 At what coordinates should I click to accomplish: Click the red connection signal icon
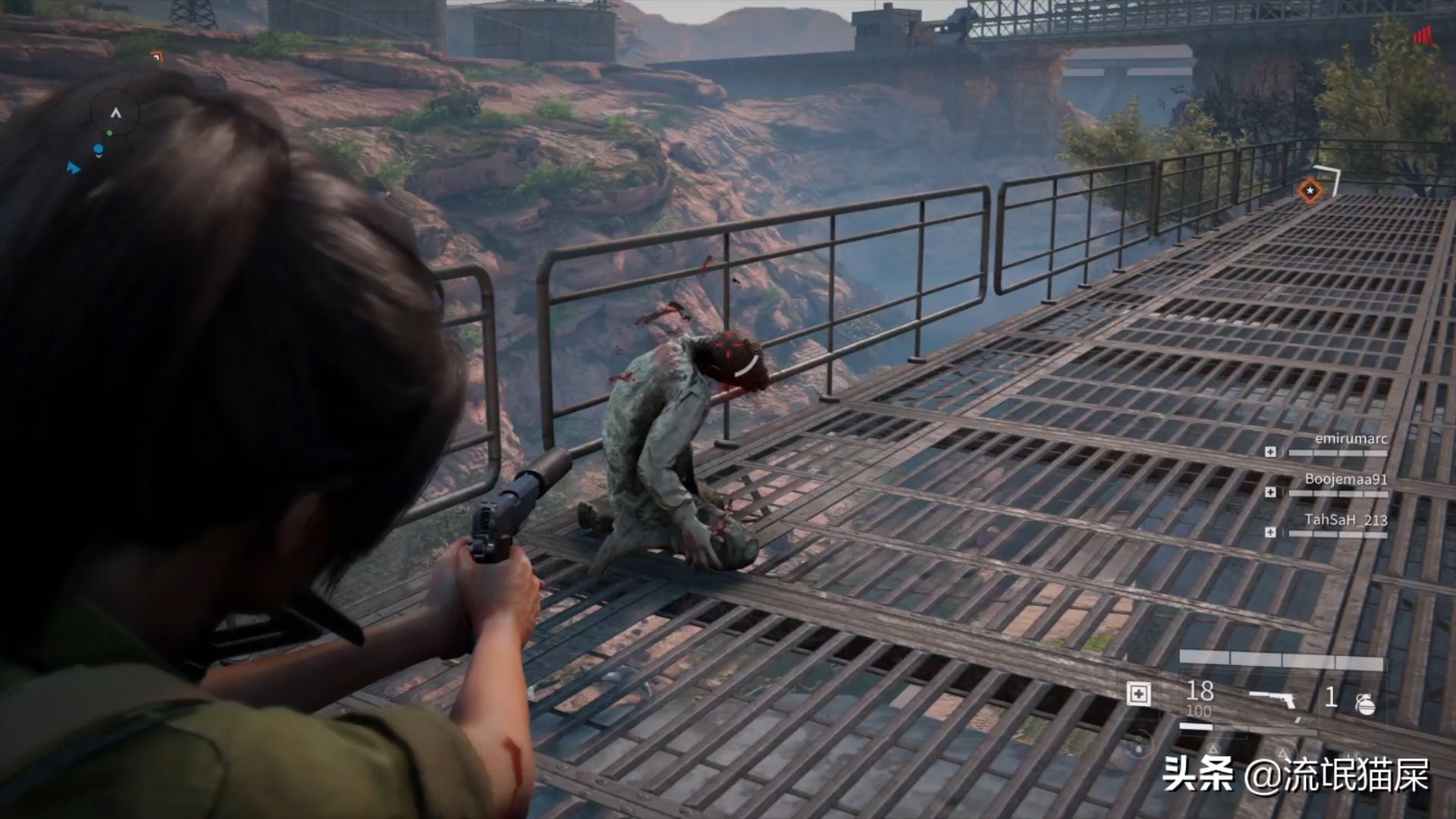coord(1423,35)
